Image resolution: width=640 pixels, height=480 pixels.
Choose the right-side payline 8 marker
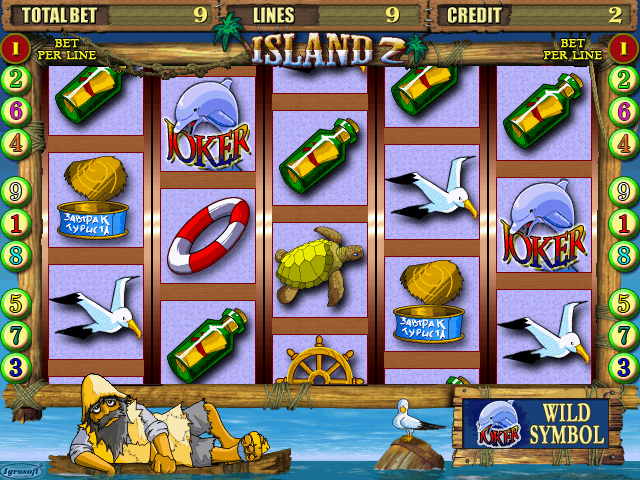625,254
